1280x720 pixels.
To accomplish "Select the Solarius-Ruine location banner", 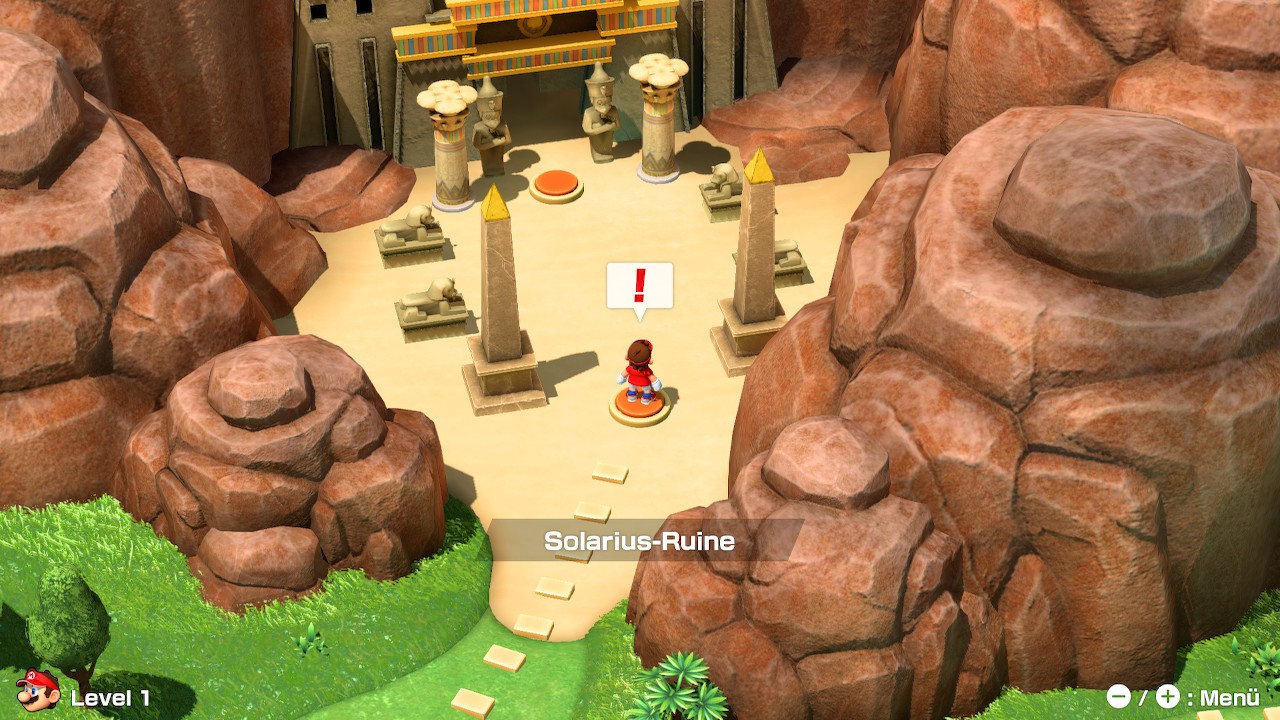I will pyautogui.click(x=640, y=541).
